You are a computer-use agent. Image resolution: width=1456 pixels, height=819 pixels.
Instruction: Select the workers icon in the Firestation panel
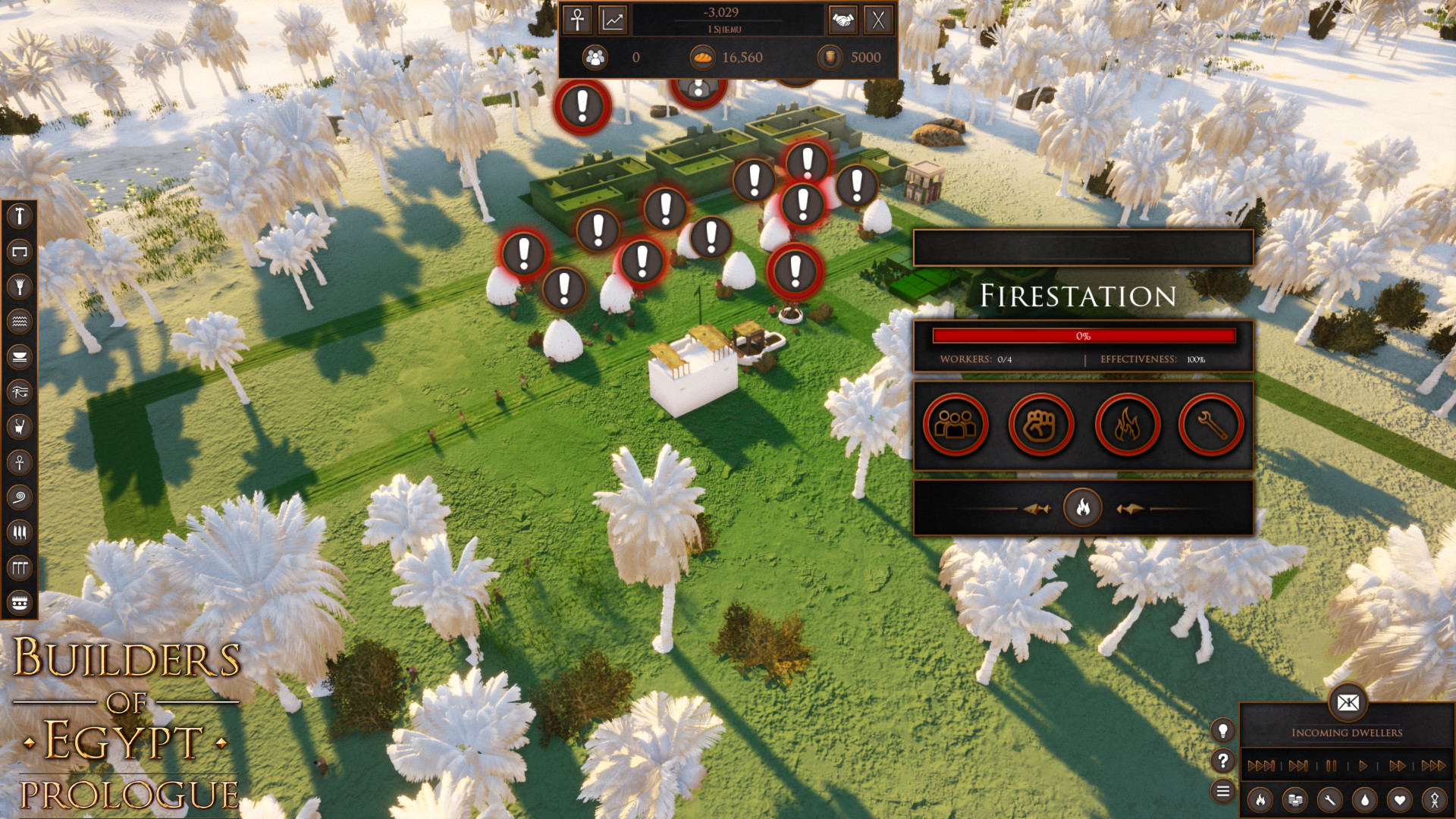pos(955,425)
